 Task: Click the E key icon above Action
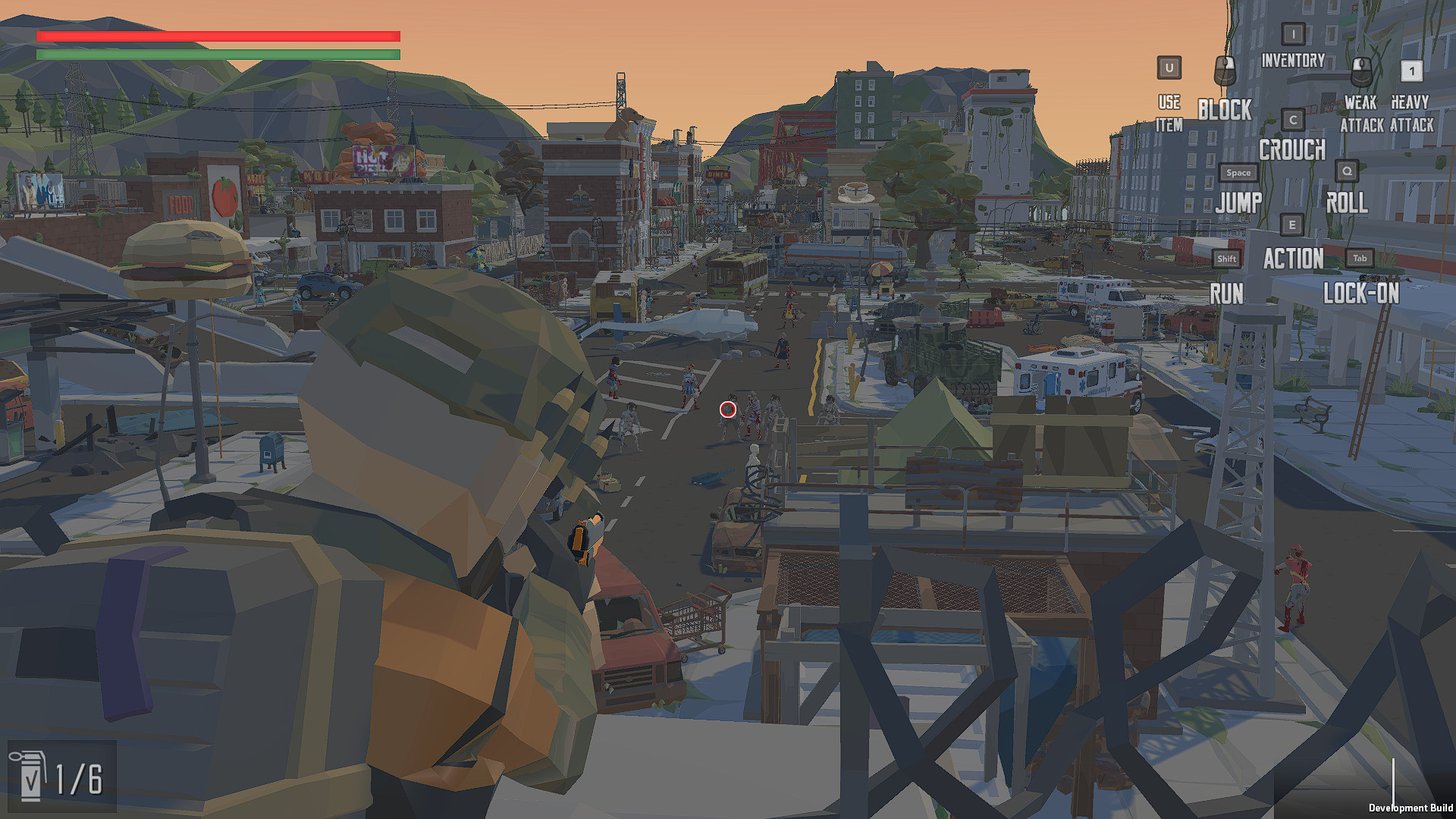[x=1291, y=224]
